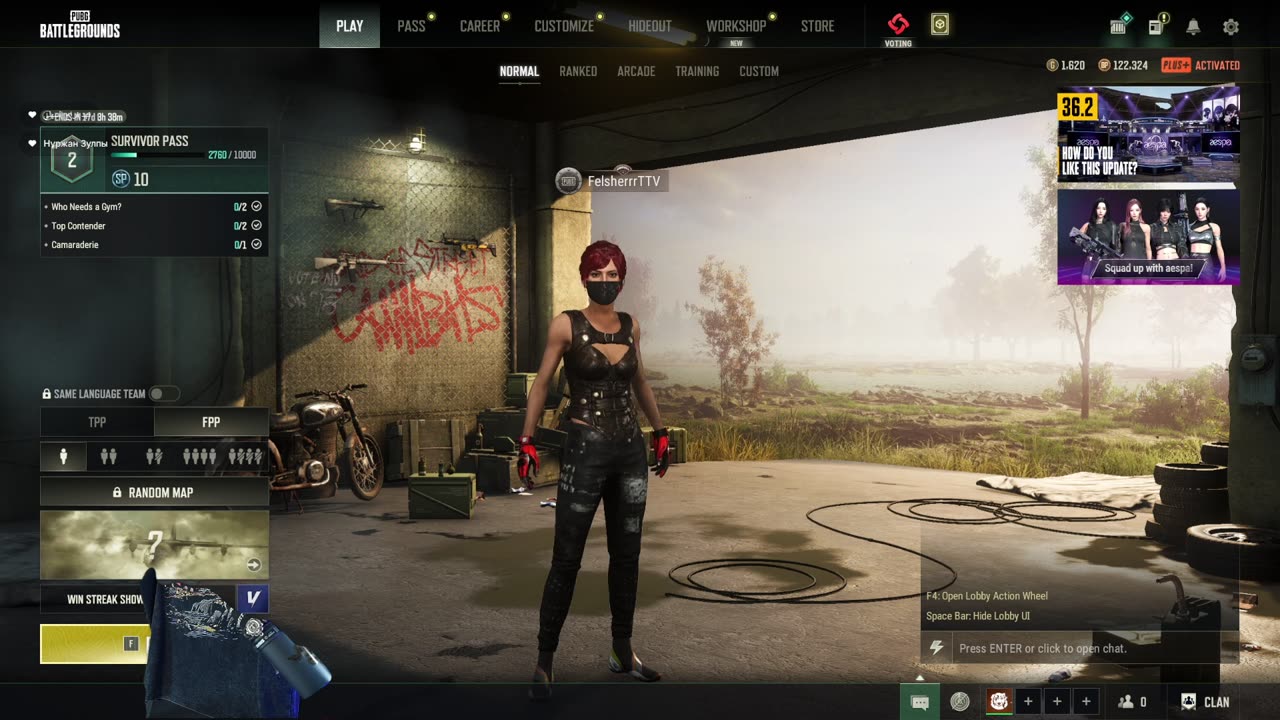The width and height of the screenshot is (1280, 720).
Task: Check the notifications bell
Action: tap(1193, 27)
